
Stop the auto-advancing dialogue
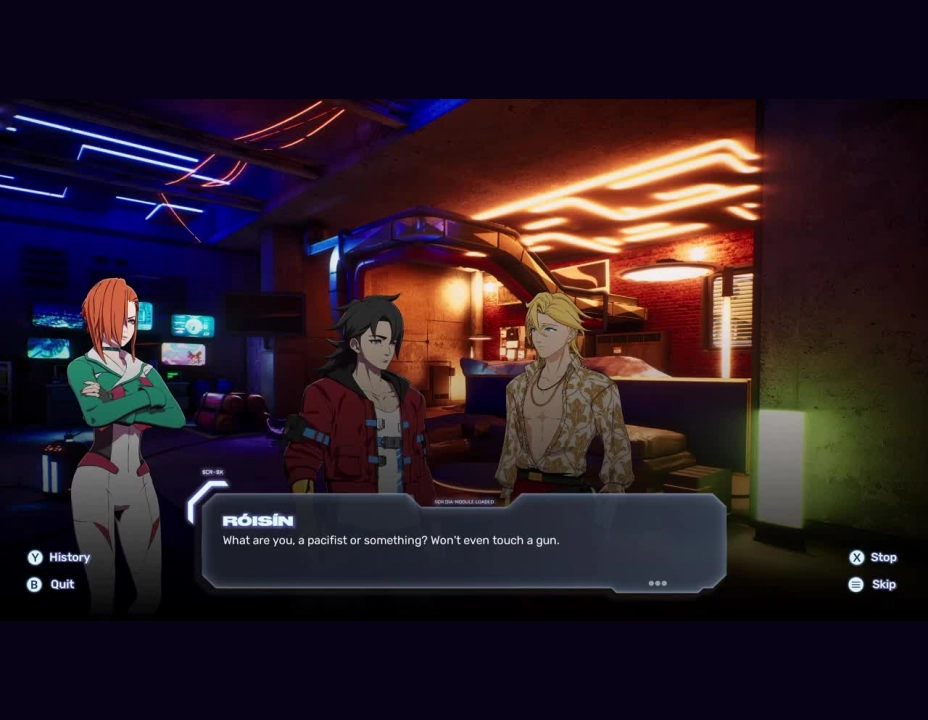coord(873,557)
